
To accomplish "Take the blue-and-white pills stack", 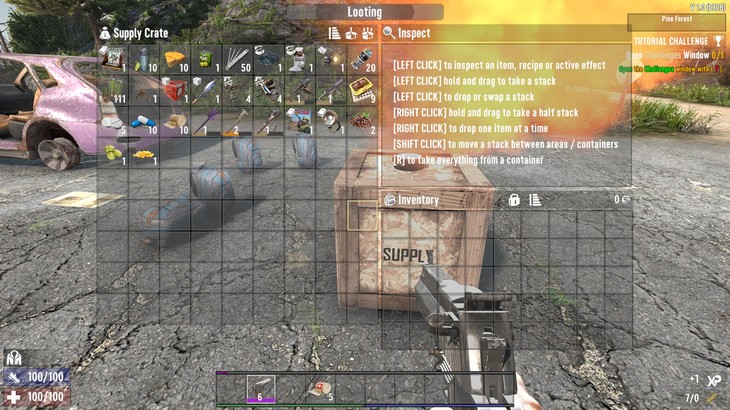I will [143, 121].
